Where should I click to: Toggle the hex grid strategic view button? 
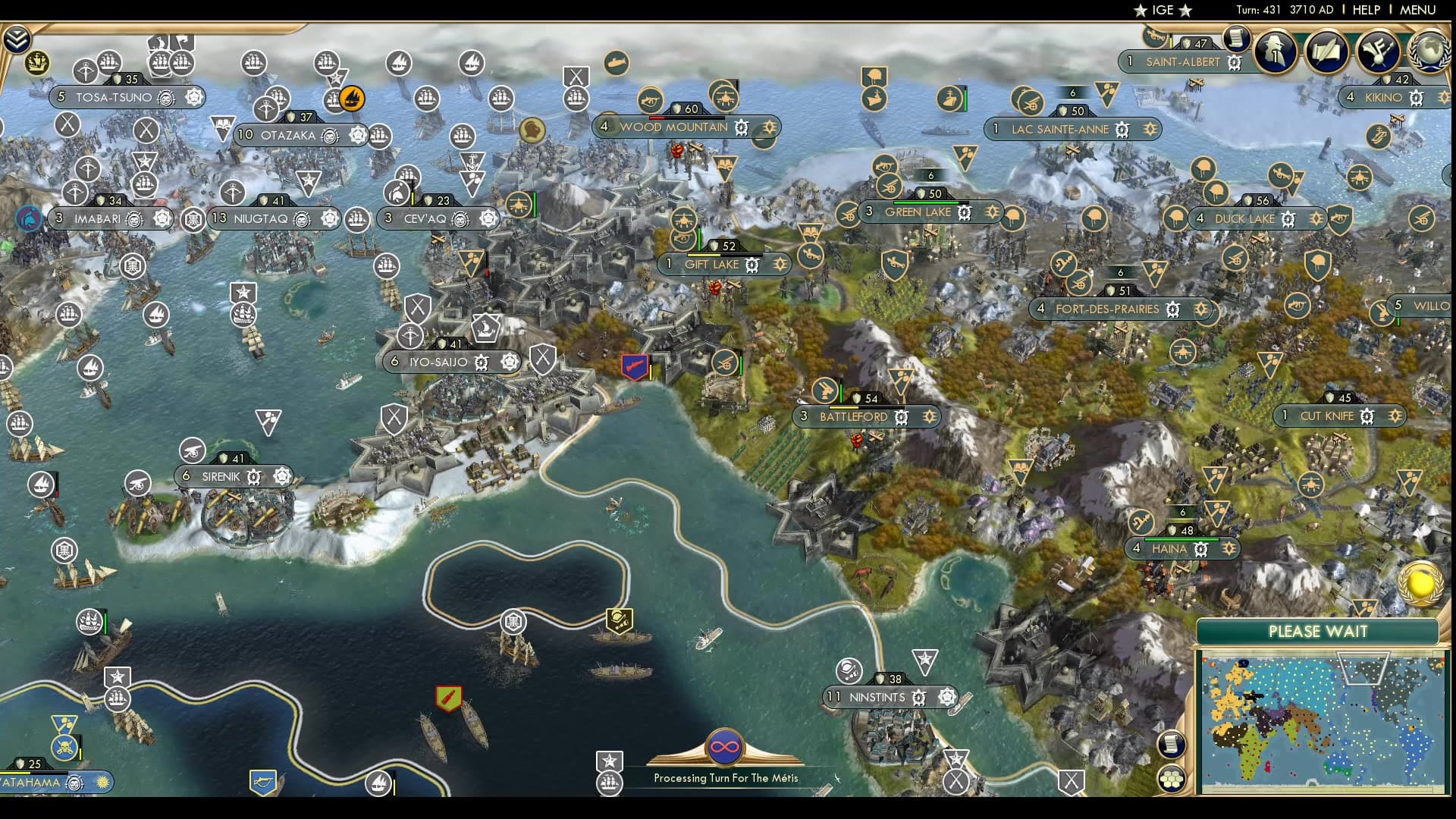point(1171,778)
